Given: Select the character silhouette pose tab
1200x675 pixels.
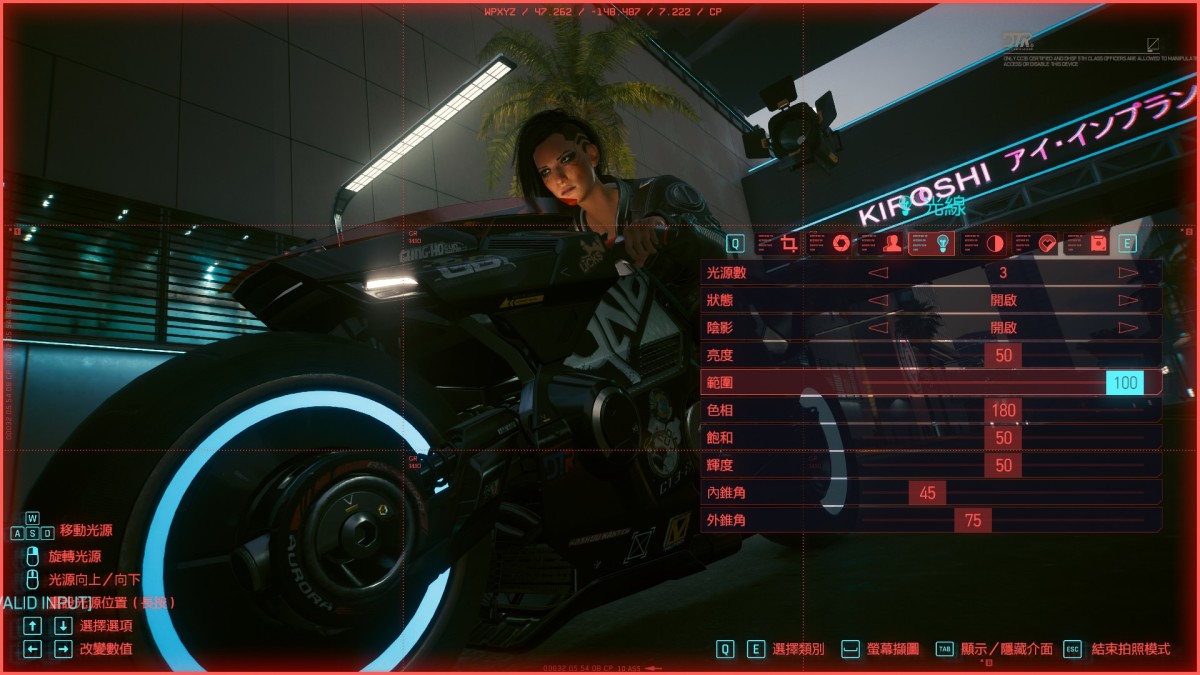Looking at the screenshot, I should (x=892, y=243).
